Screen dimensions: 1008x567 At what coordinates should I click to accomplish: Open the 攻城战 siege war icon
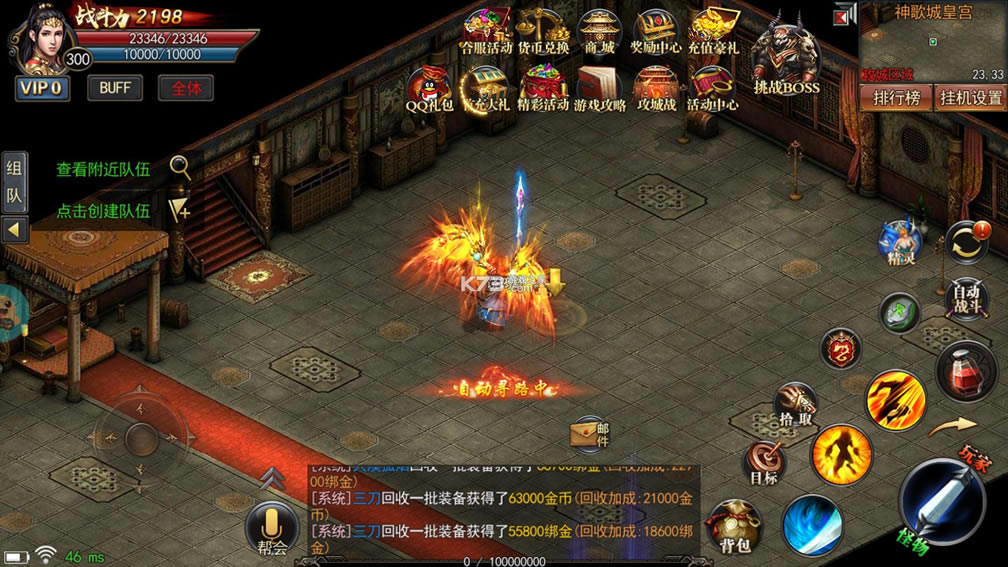tap(656, 88)
